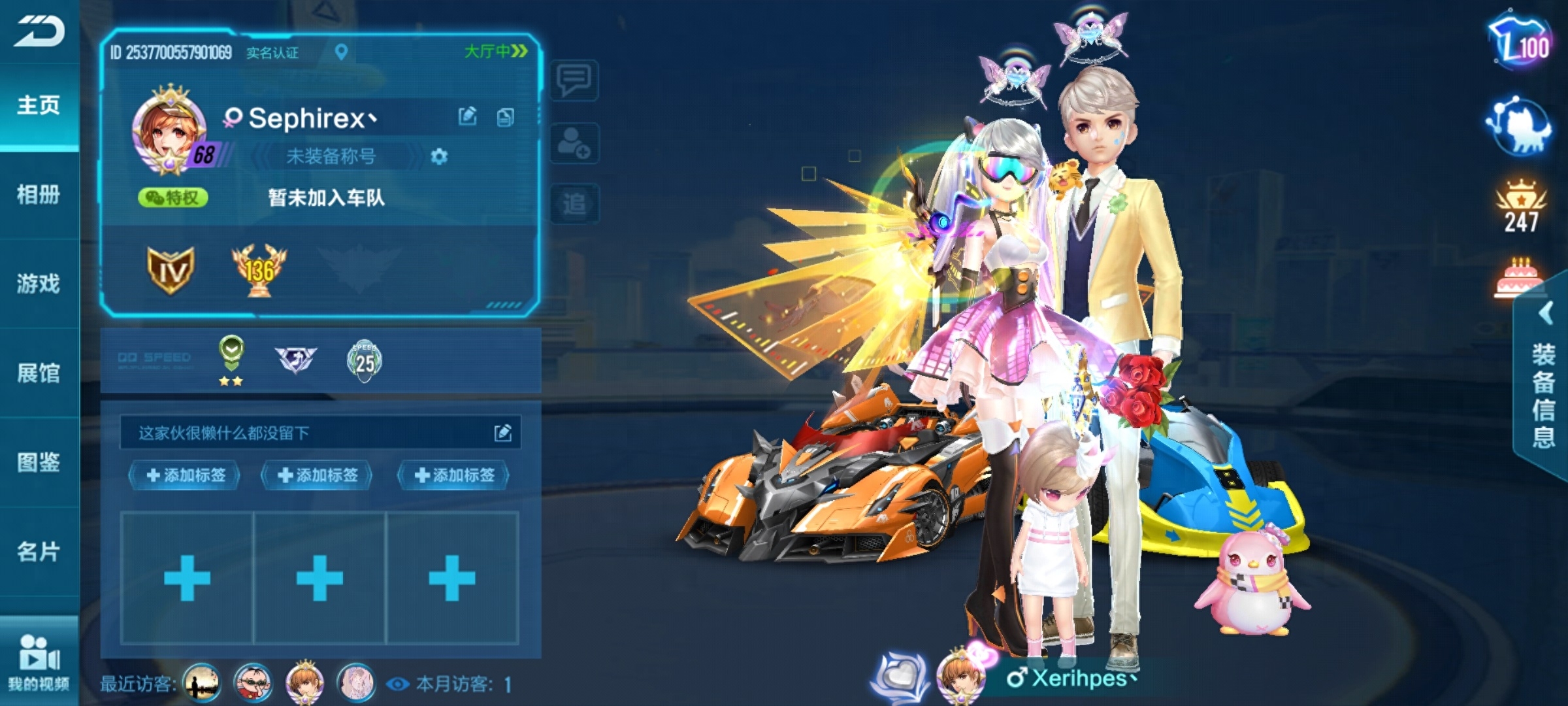This screenshot has width=1568, height=706.
Task: Switch to the 相册 album tab
Action: pos(39,194)
